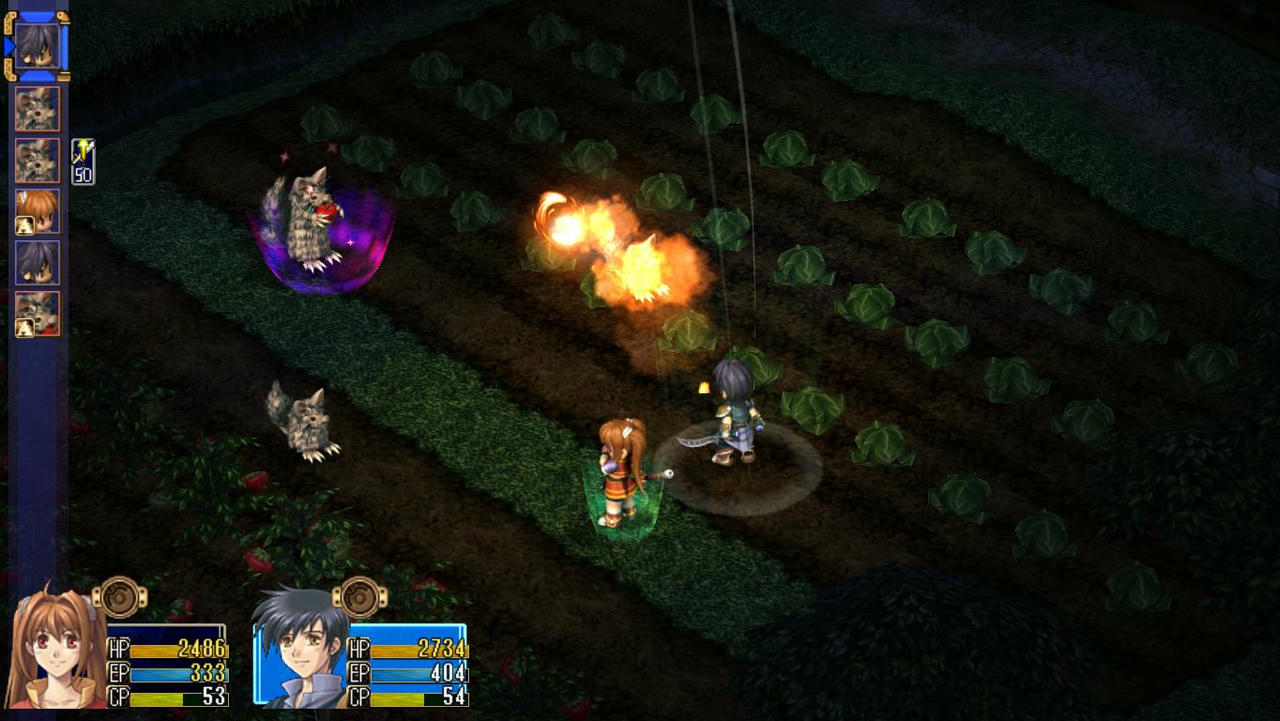
Task: Click Estelle's portrait in the turn order bar
Action: (36, 210)
